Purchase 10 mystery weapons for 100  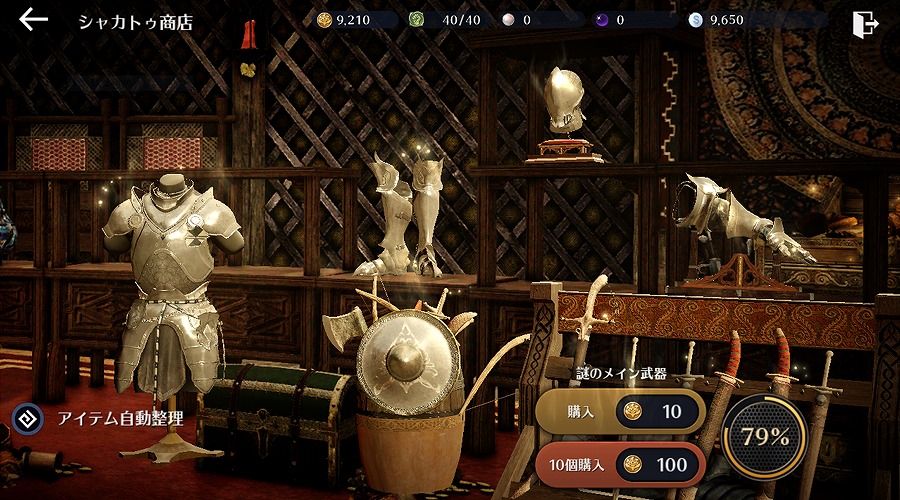pyautogui.click(x=620, y=464)
